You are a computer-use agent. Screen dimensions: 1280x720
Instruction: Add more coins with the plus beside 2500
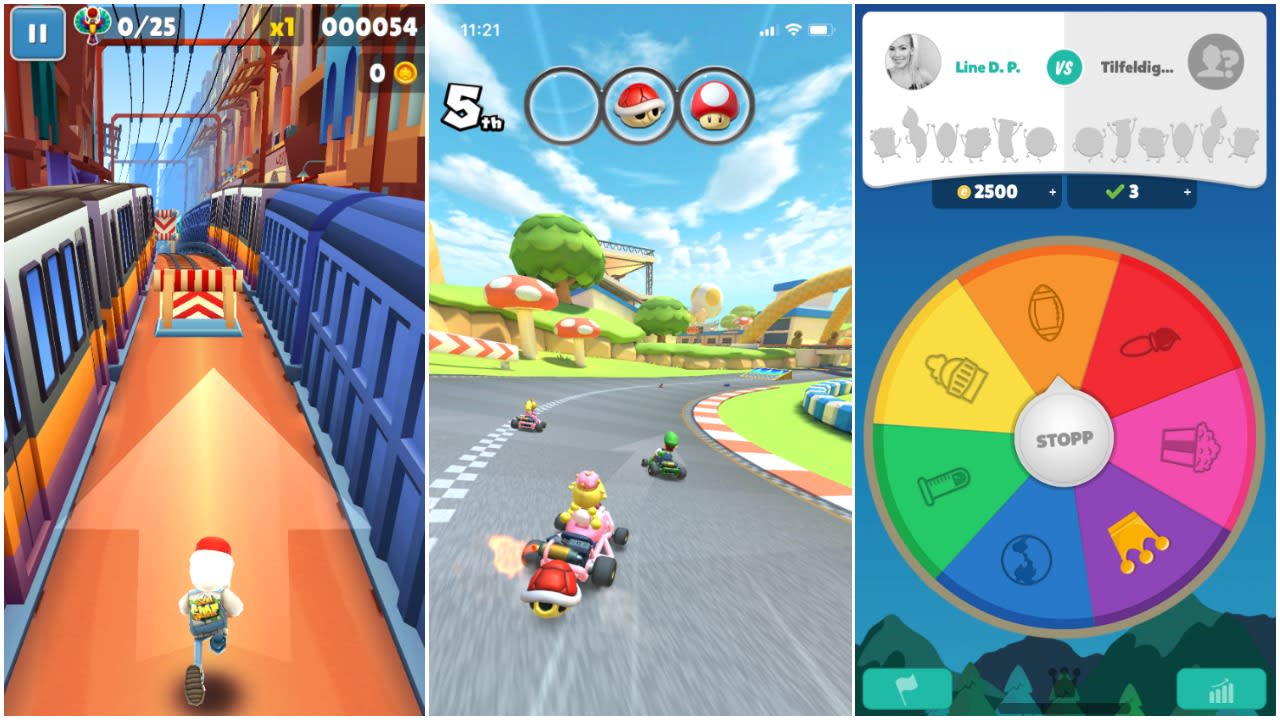[x=1053, y=192]
